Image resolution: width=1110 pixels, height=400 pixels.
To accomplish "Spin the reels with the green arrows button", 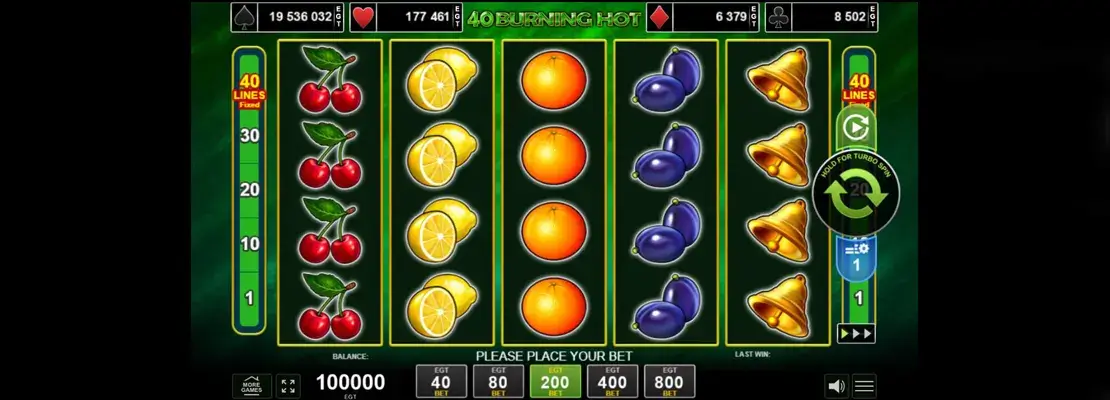I will coord(856,193).
